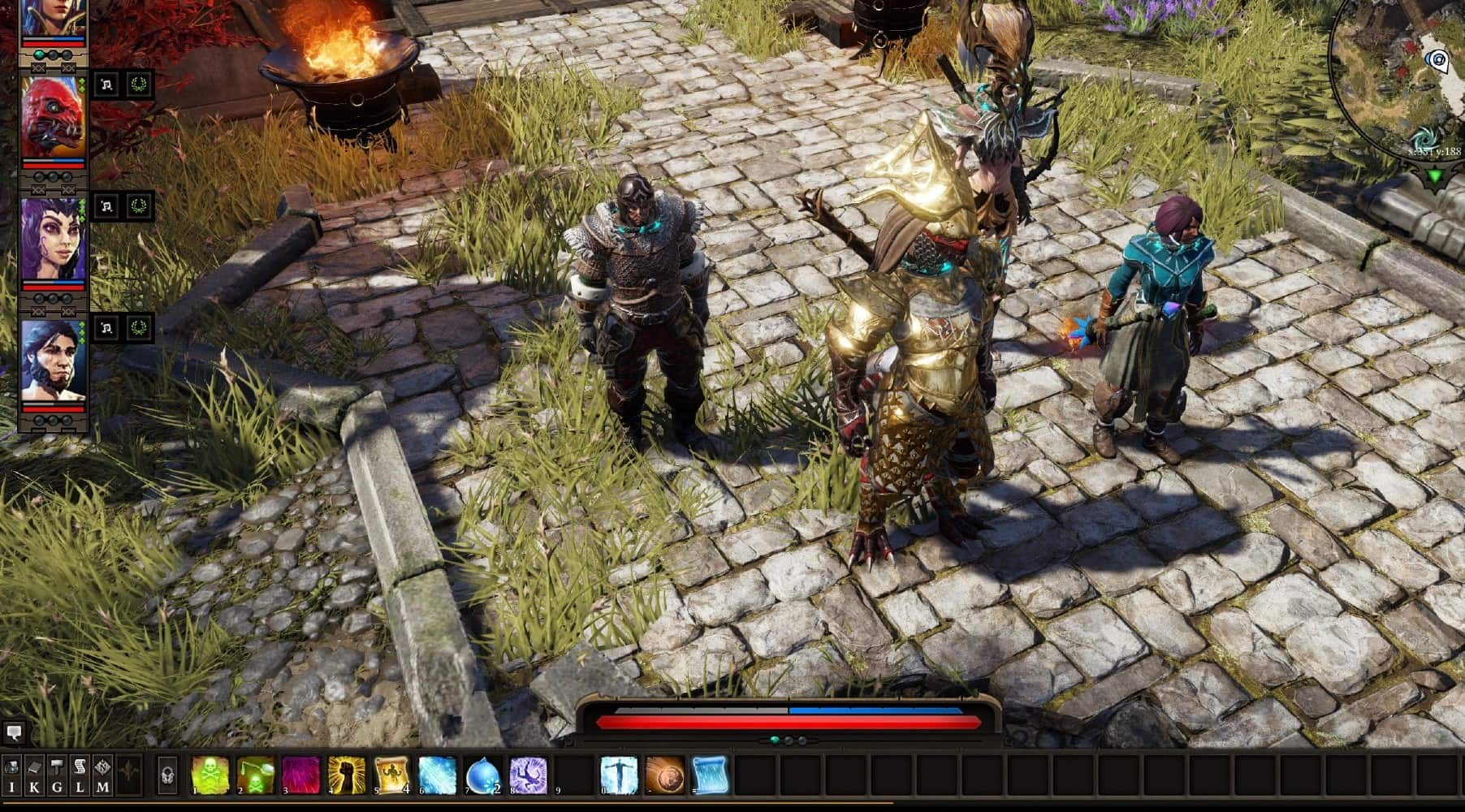Cast the ice shards skill
The width and height of the screenshot is (1465, 812).
[438, 775]
